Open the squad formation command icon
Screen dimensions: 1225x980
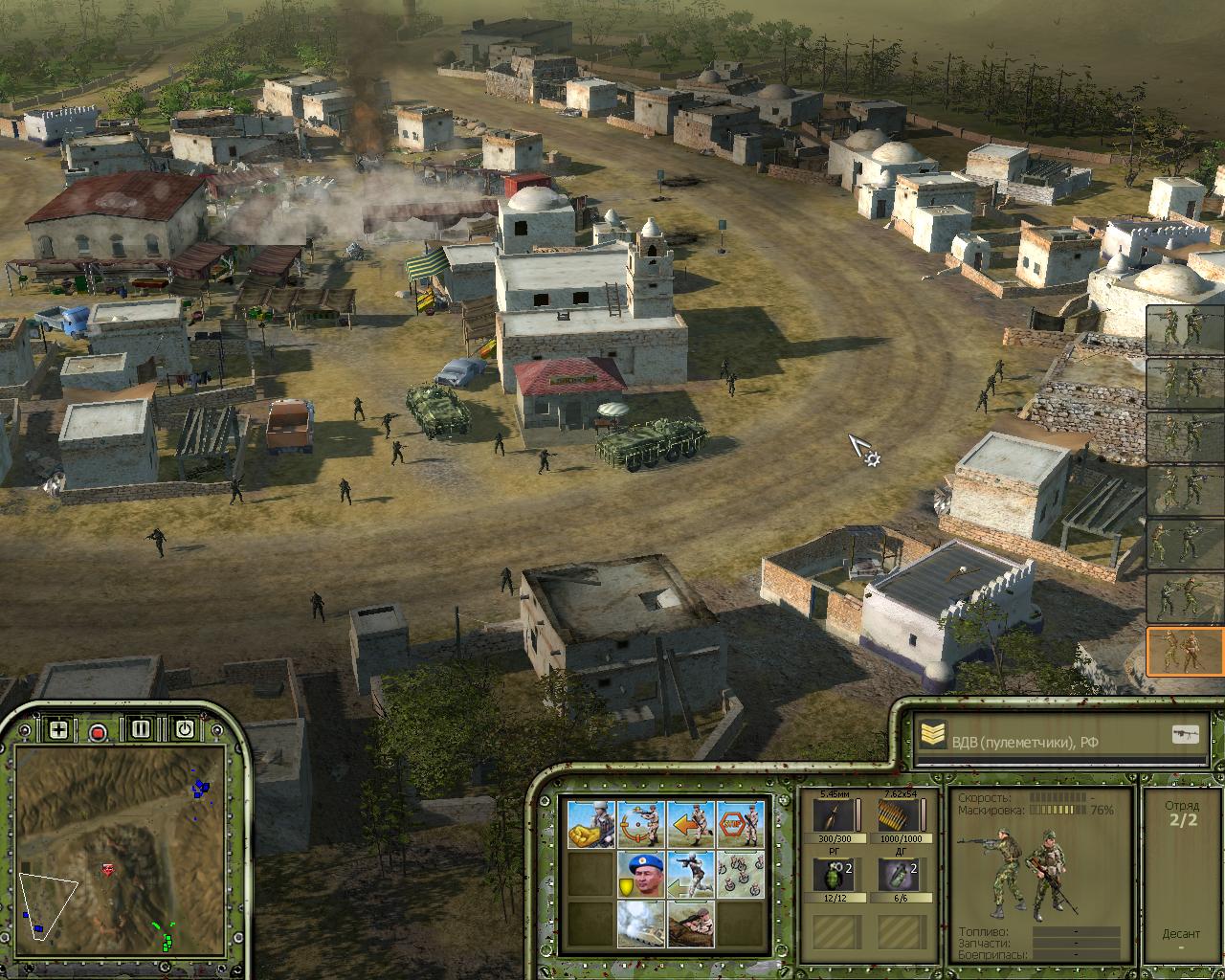pos(740,874)
